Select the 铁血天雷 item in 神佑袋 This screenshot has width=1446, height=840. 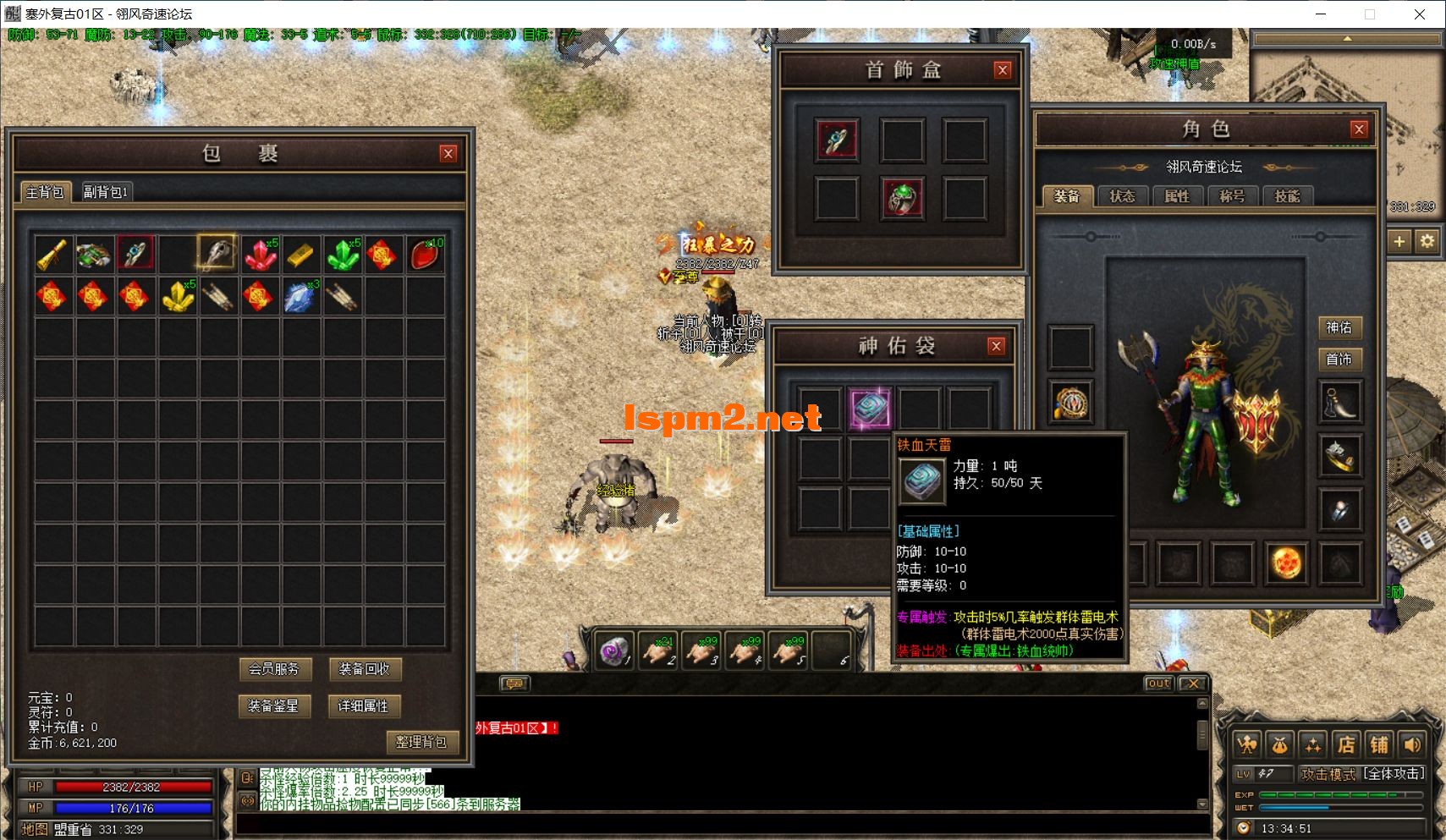(x=870, y=409)
